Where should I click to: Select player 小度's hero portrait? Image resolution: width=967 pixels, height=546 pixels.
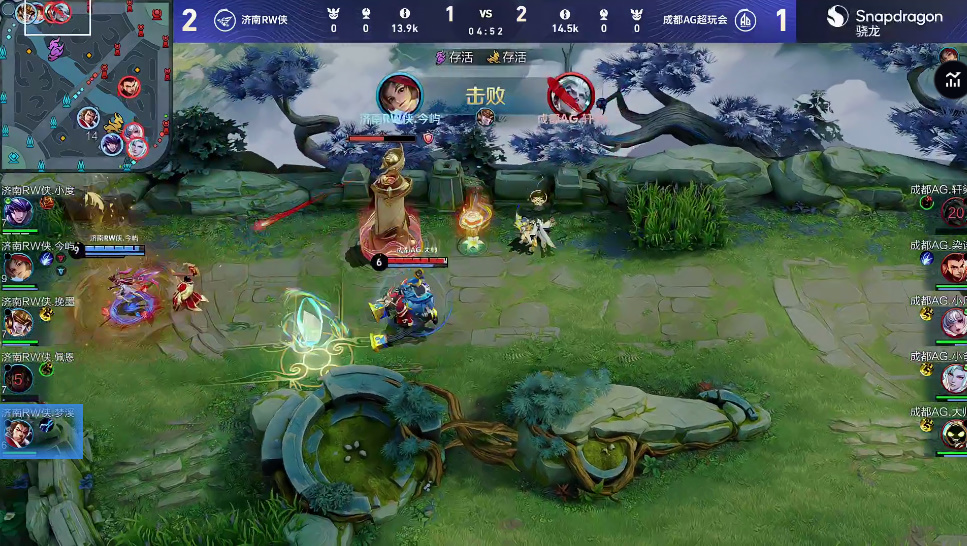pyautogui.click(x=17, y=212)
